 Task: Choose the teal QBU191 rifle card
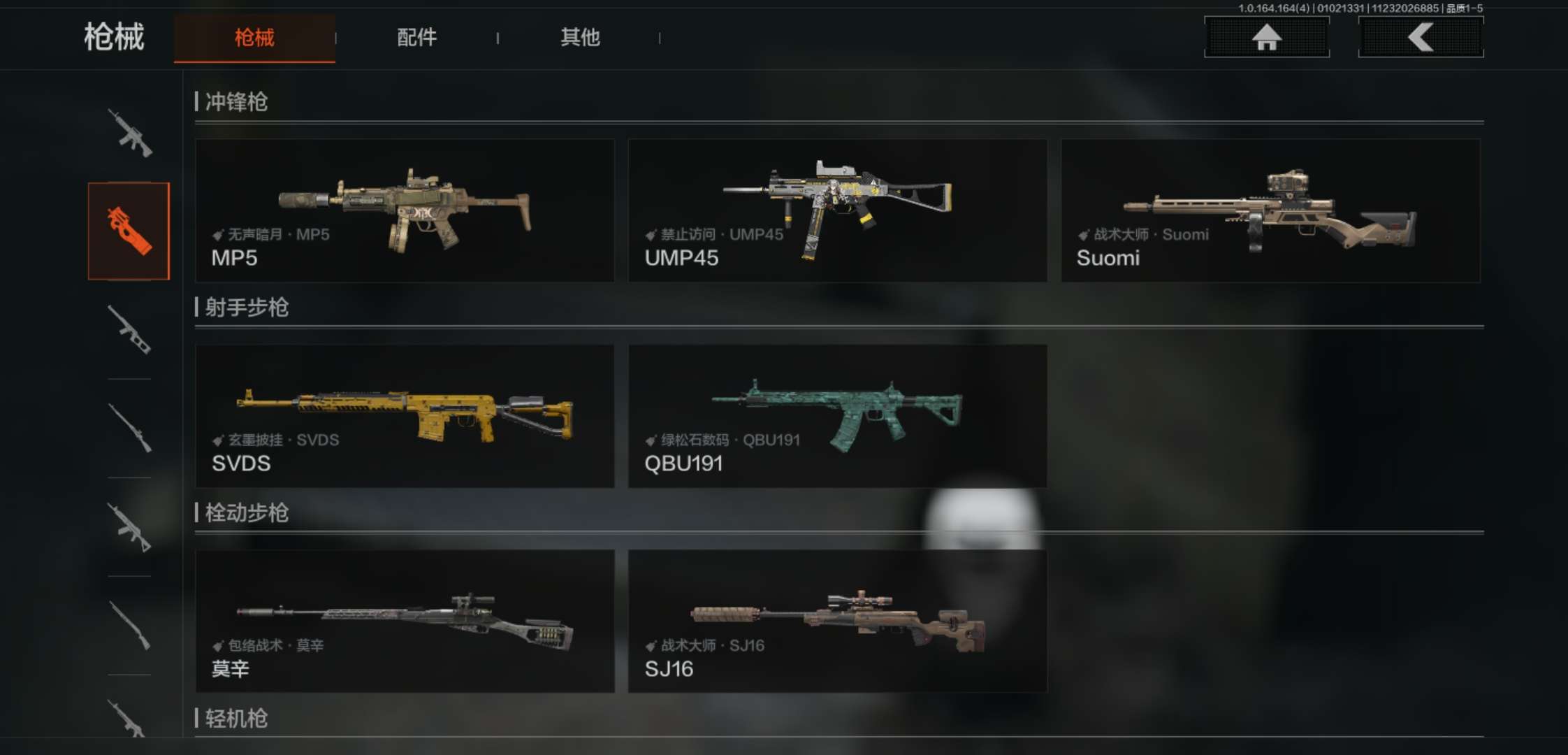(837, 416)
